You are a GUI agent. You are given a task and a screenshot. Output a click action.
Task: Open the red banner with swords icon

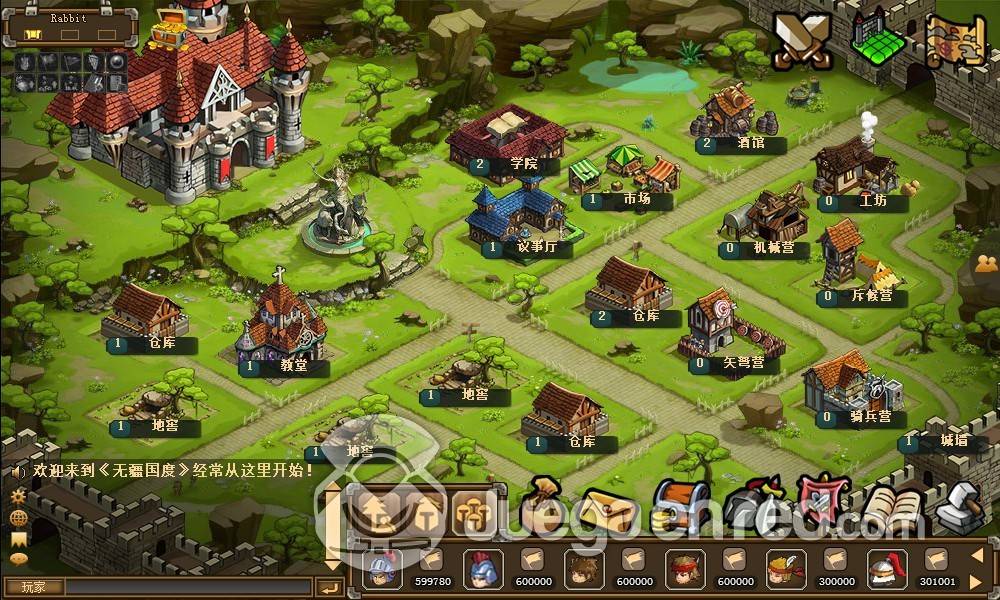point(822,498)
